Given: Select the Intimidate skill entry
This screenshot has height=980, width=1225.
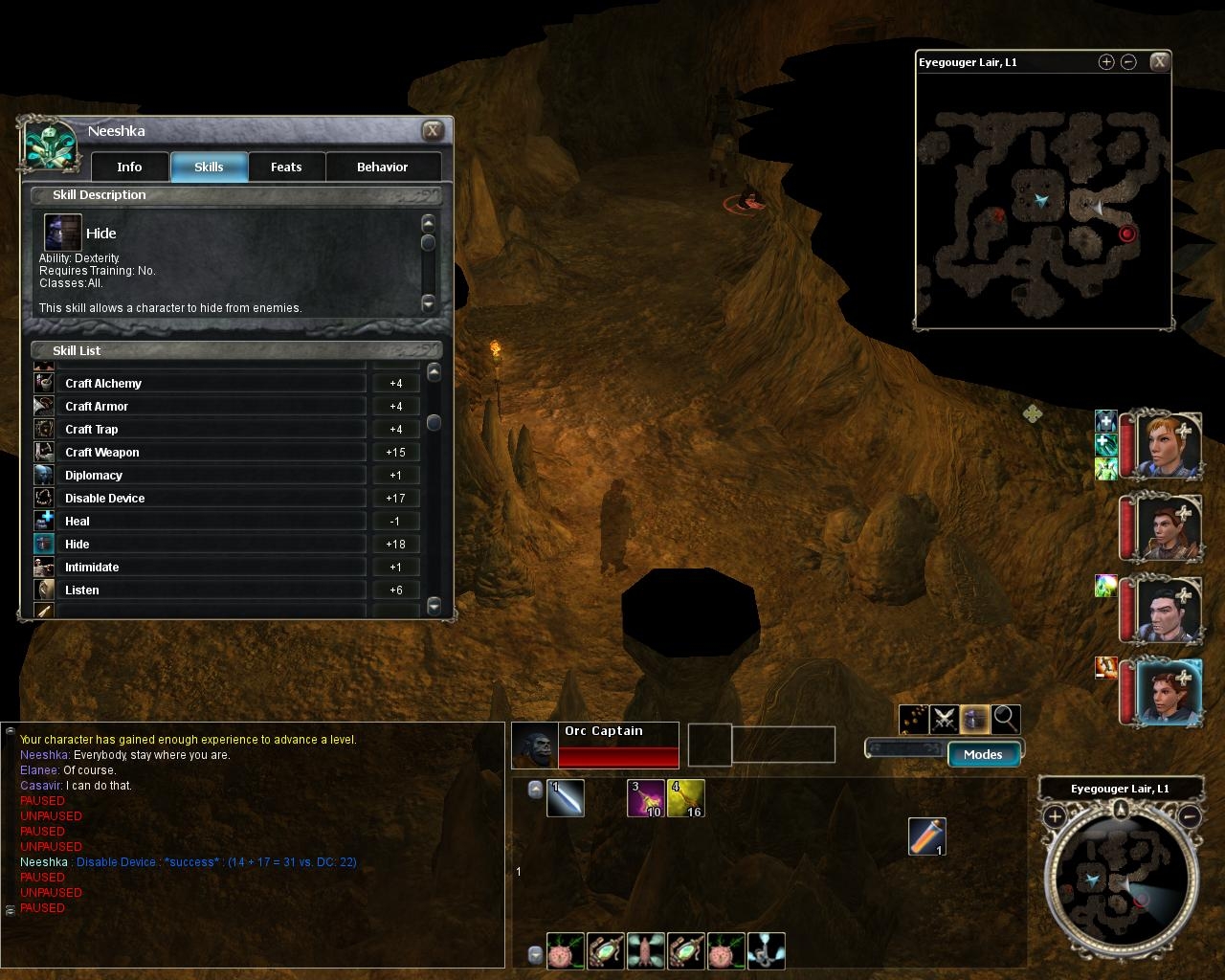Looking at the screenshot, I should (x=211, y=567).
